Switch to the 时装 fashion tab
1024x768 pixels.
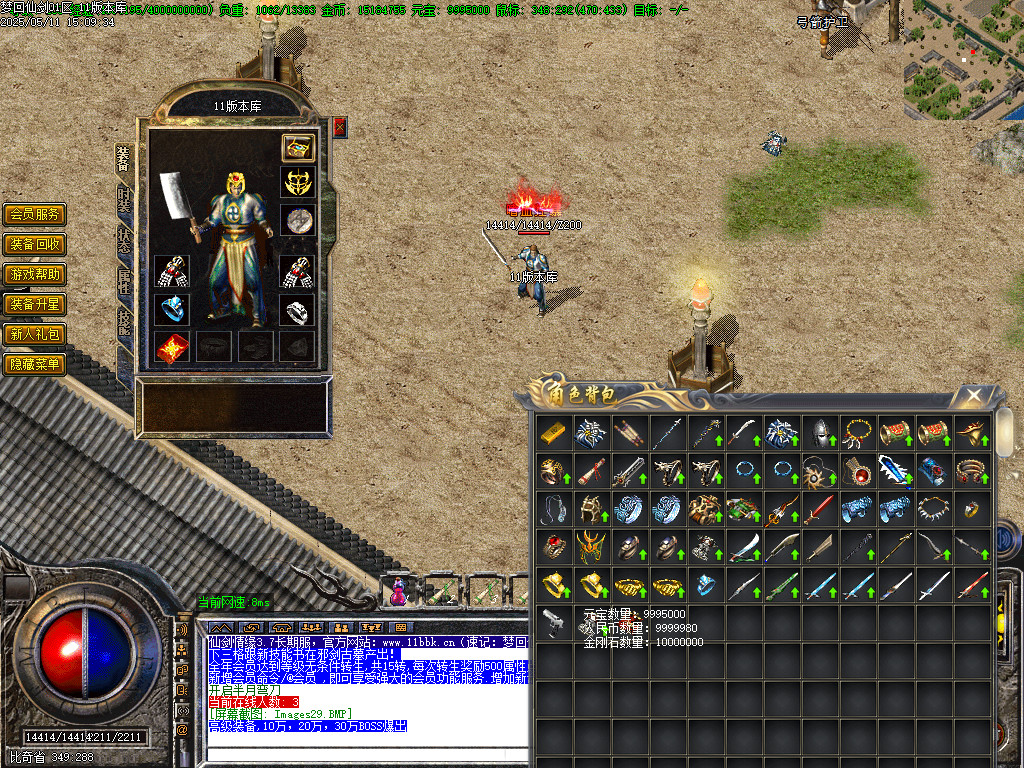click(124, 198)
